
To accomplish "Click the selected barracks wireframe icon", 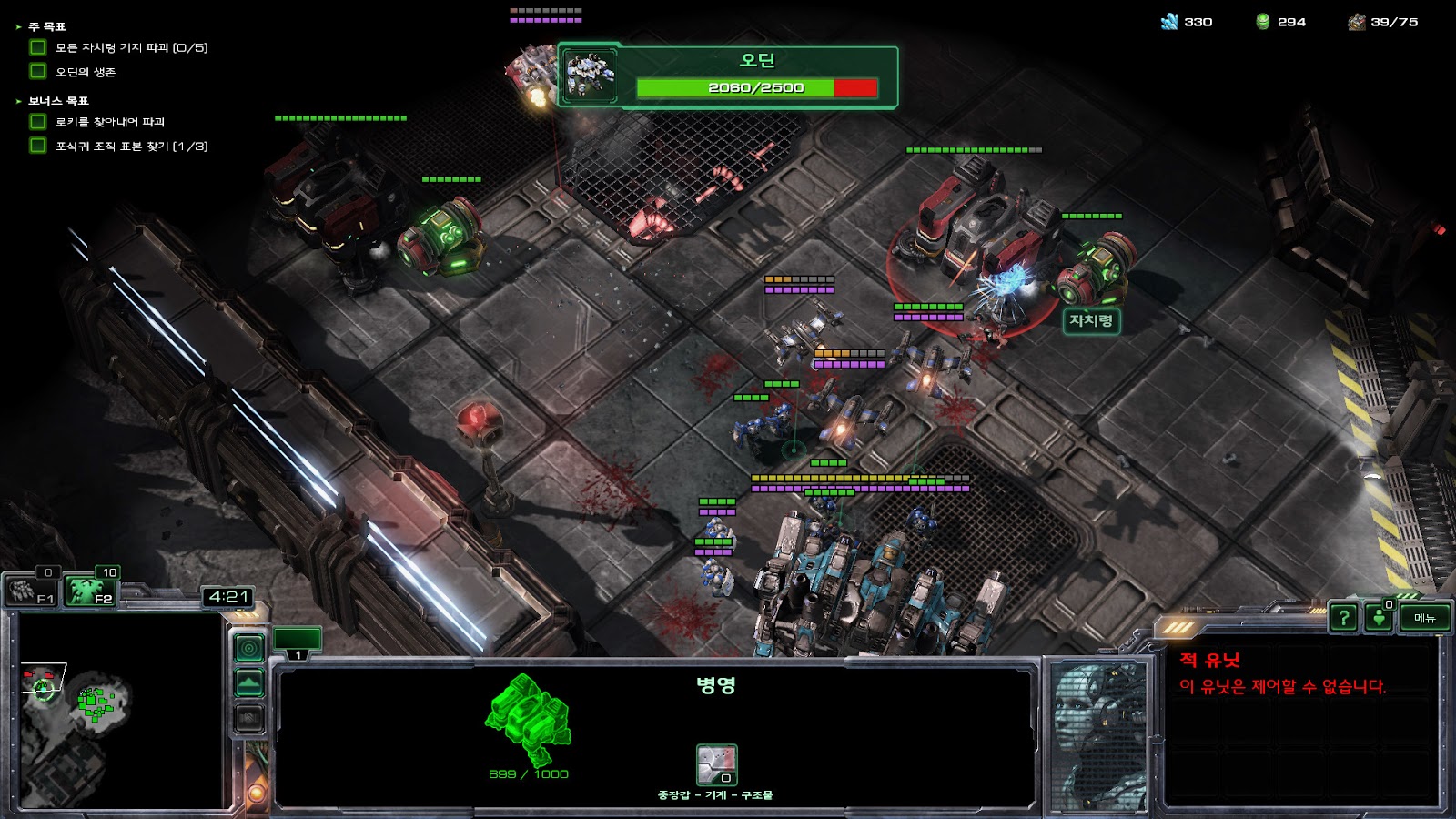I will click(x=528, y=719).
